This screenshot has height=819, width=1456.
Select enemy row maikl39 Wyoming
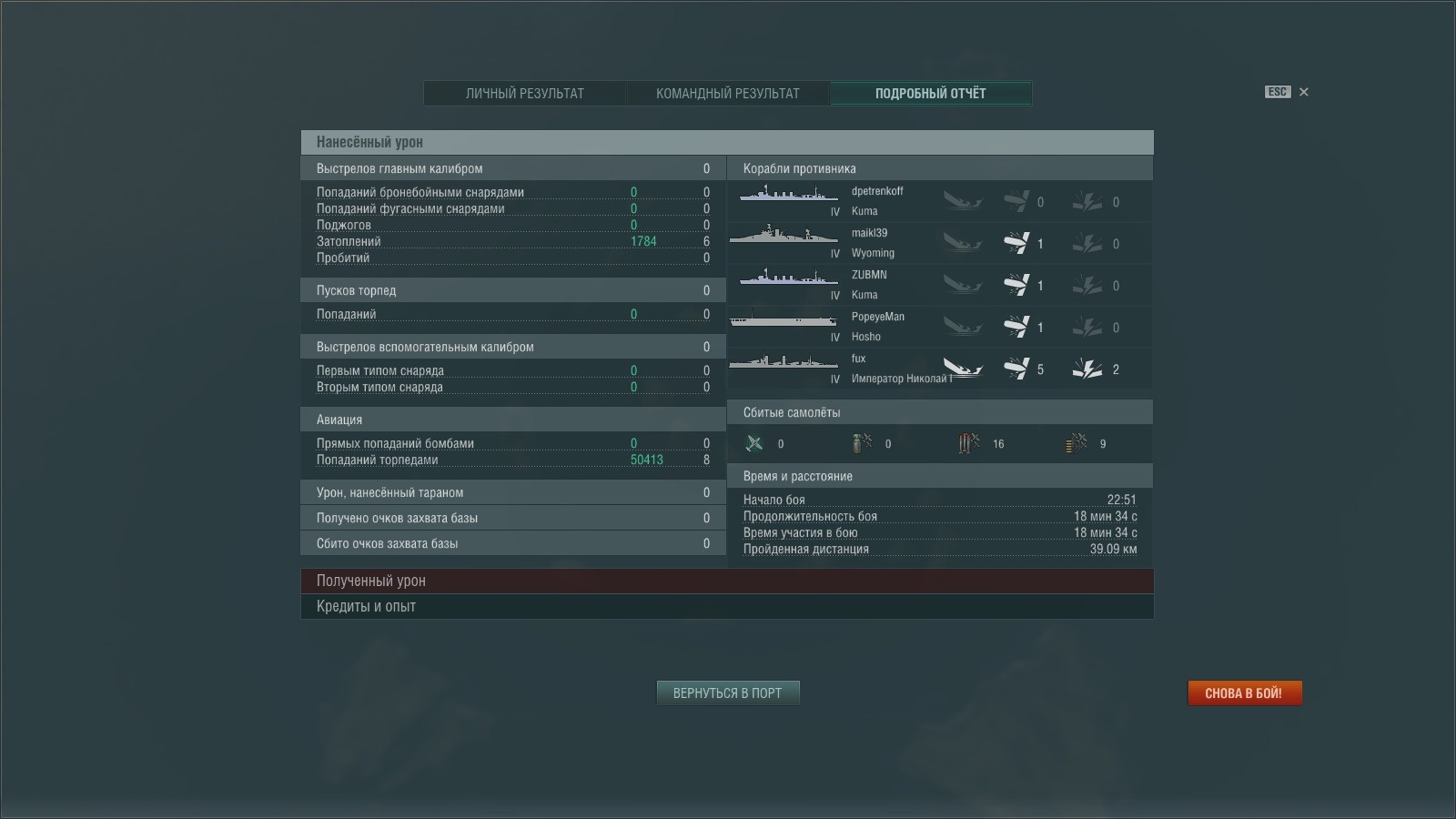tap(939, 243)
